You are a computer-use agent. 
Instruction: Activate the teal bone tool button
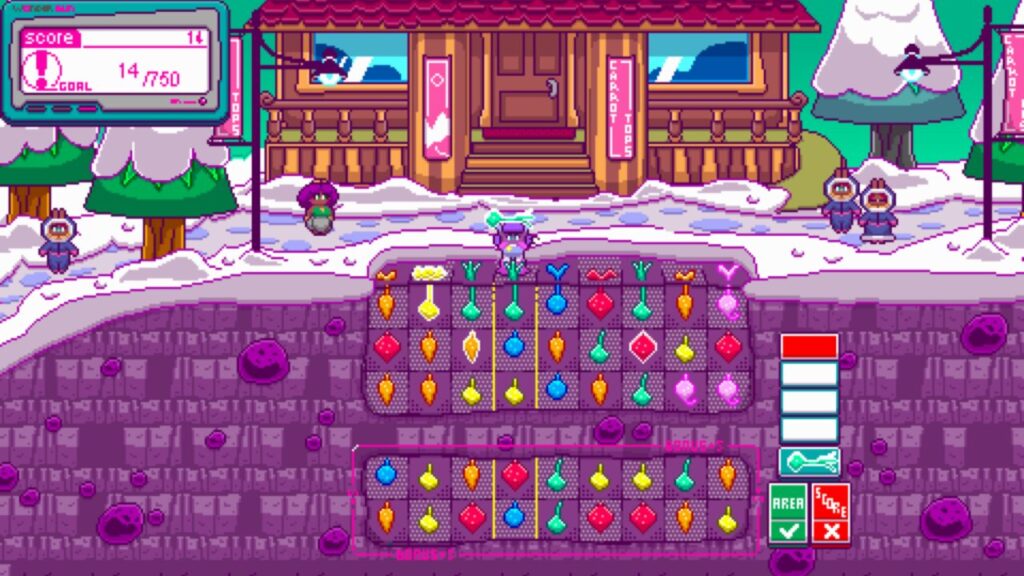(x=809, y=463)
